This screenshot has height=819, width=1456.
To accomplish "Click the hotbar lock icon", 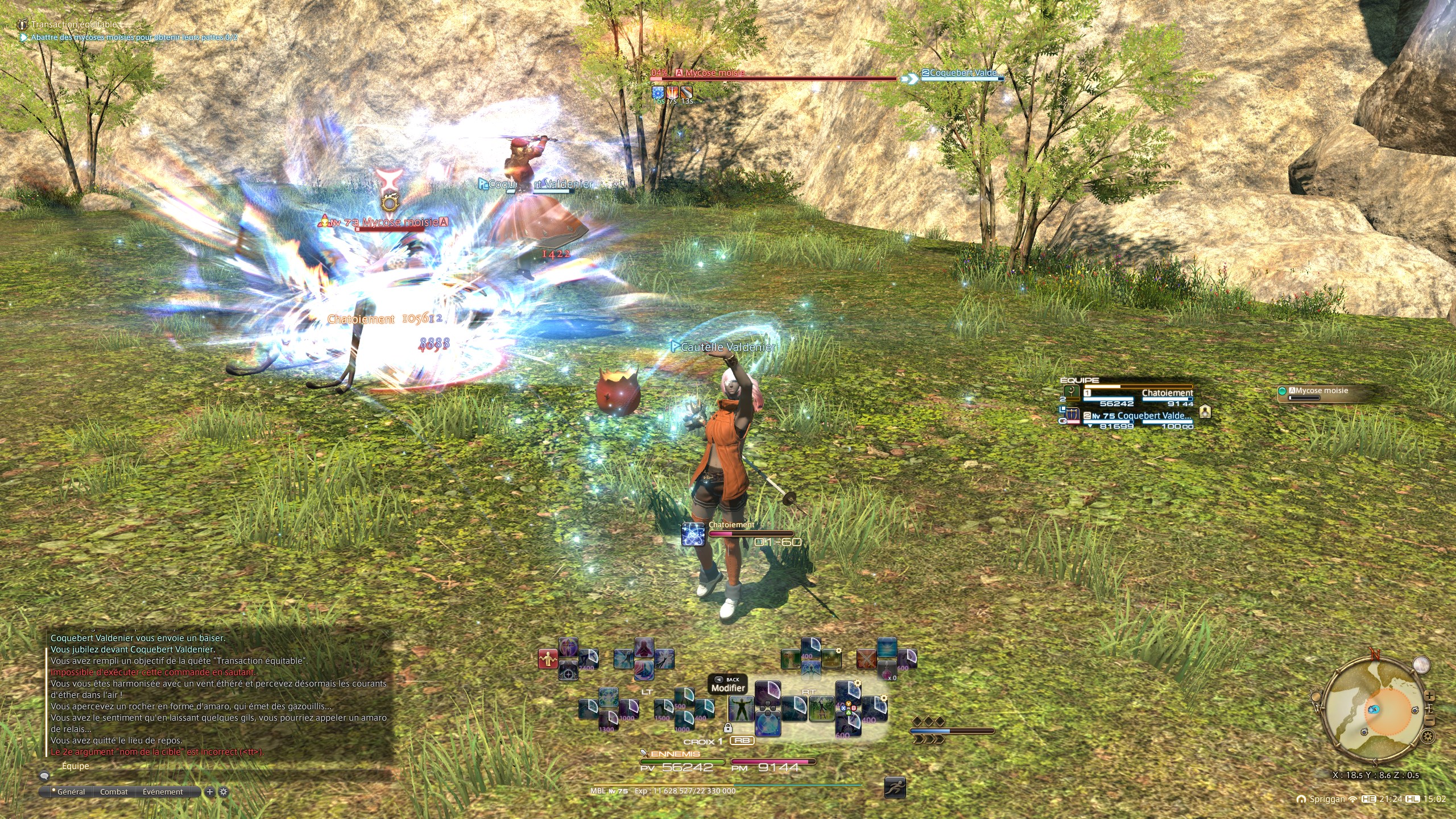I will [x=727, y=728].
